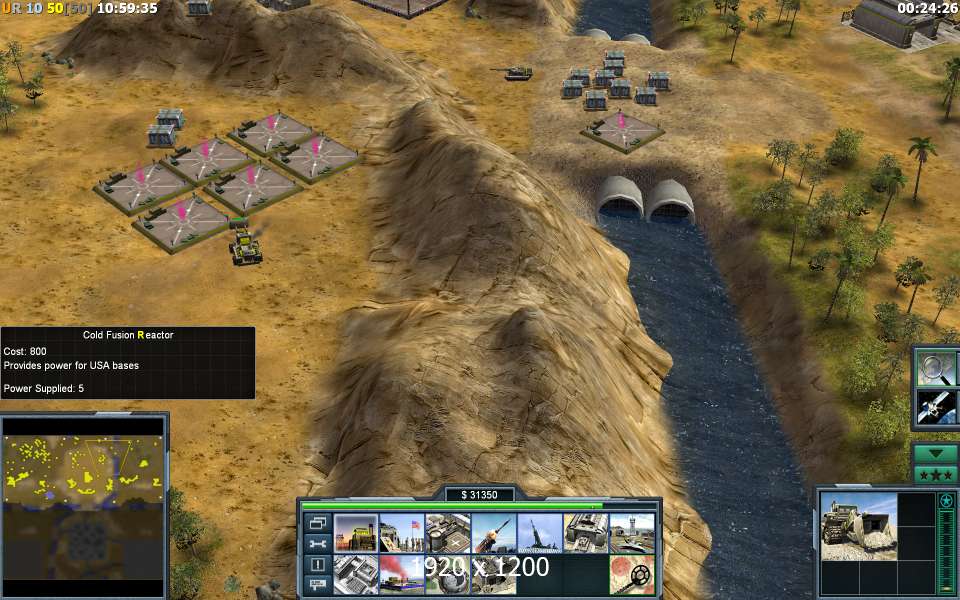Select the mine-clearing detector command icon

click(x=632, y=575)
